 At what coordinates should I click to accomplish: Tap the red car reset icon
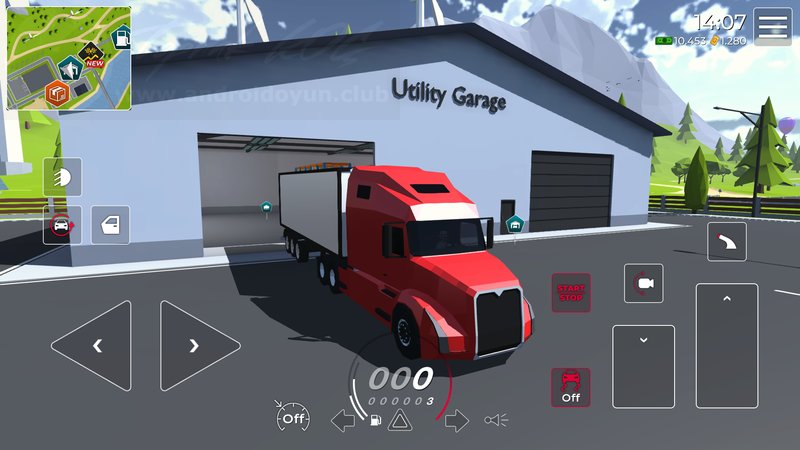point(62,225)
